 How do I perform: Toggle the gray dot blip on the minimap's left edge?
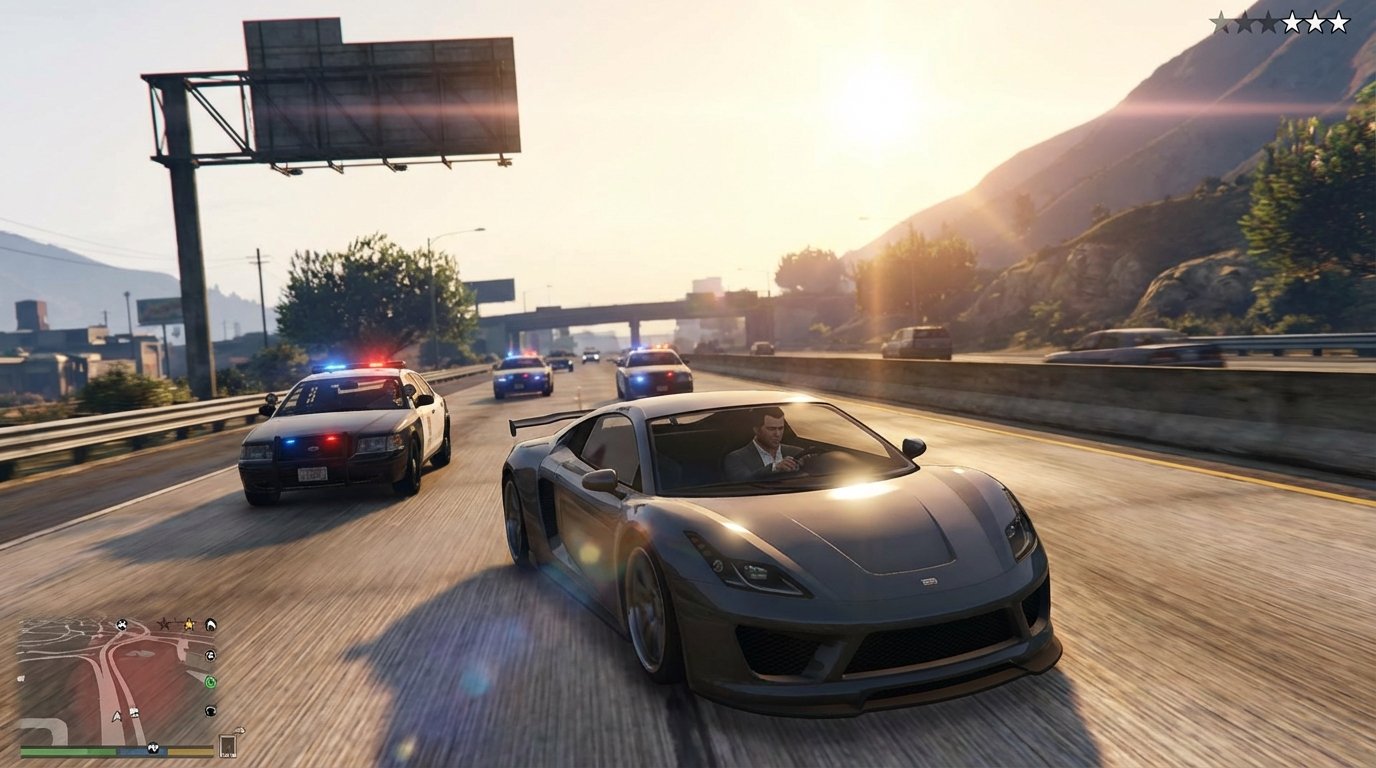click(x=21, y=678)
